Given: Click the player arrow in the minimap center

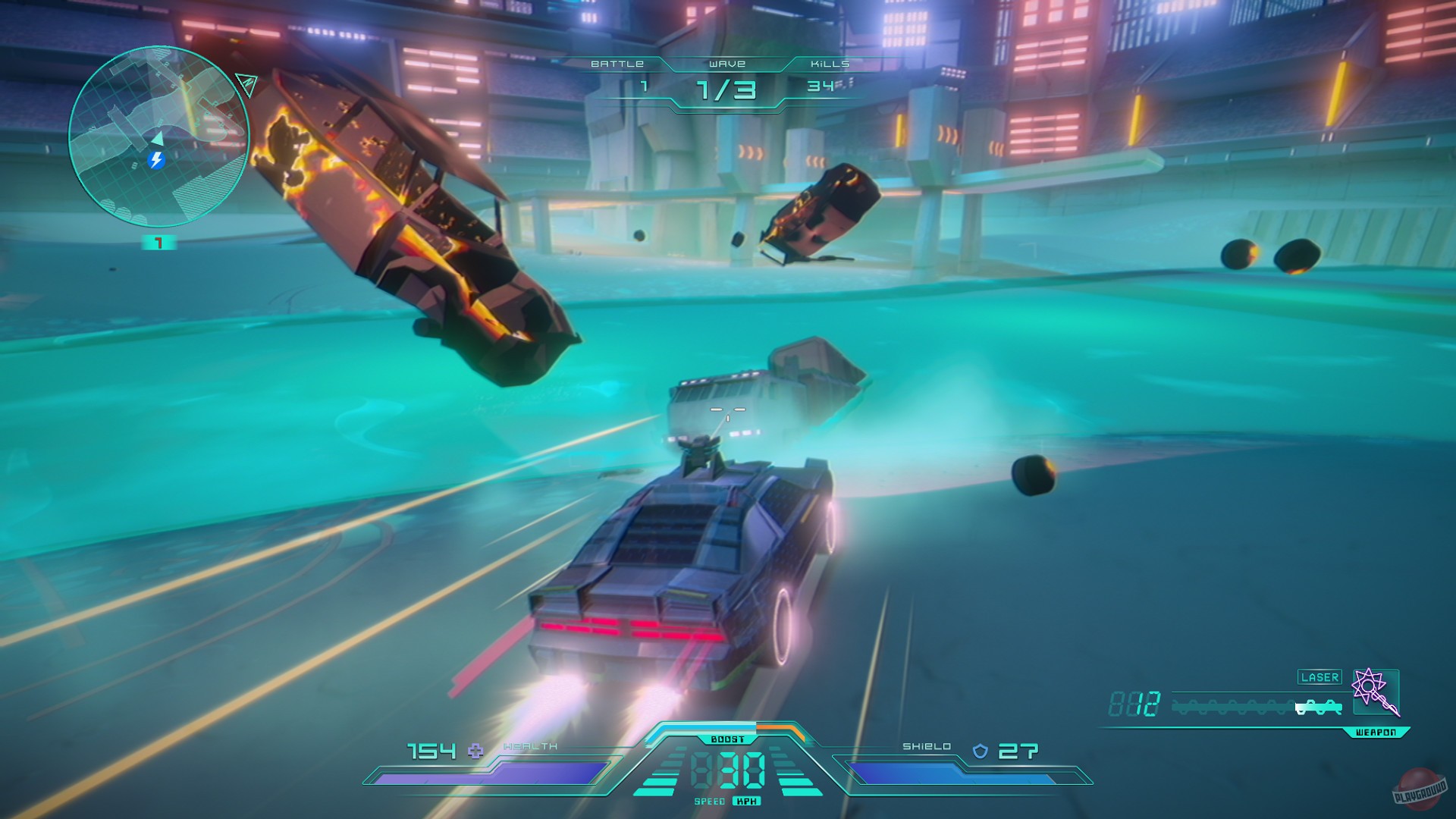Looking at the screenshot, I should point(158,139).
